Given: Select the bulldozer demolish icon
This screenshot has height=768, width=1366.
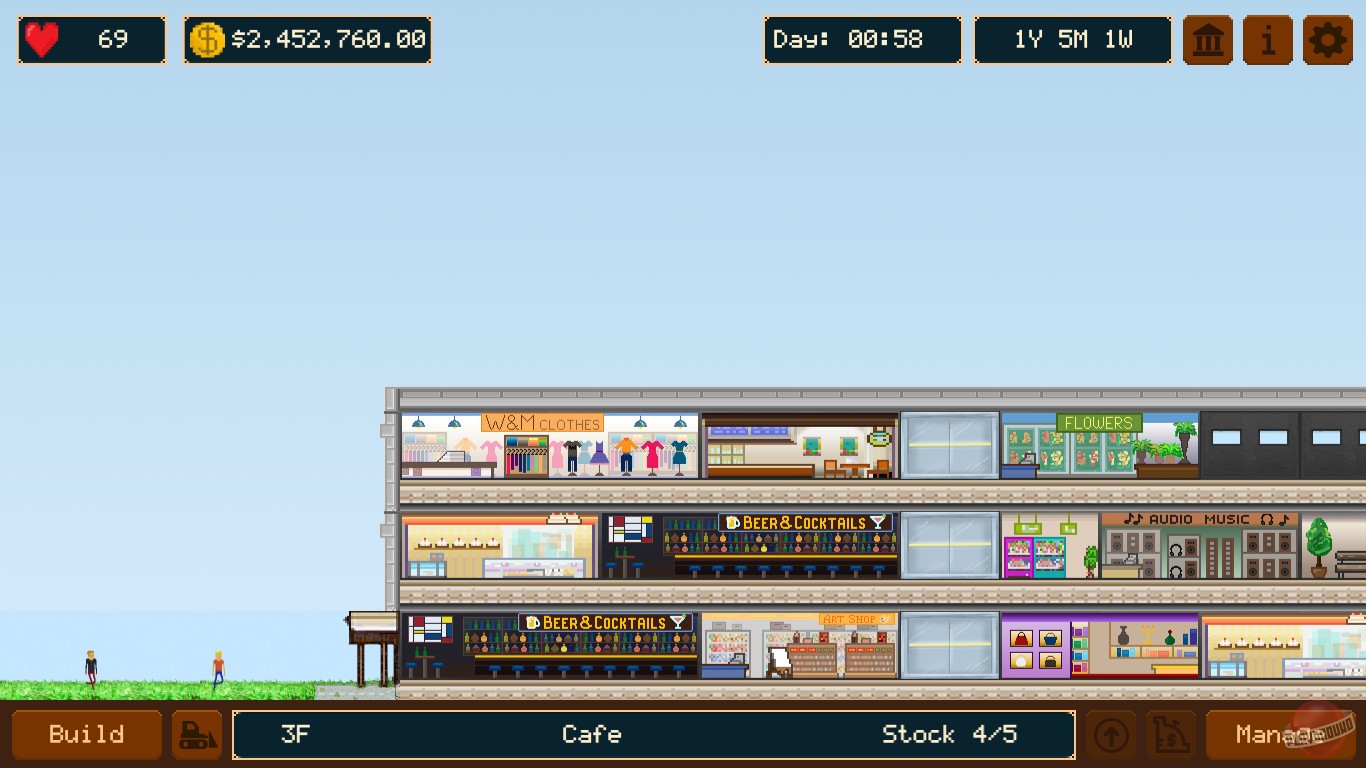Looking at the screenshot, I should (196, 734).
